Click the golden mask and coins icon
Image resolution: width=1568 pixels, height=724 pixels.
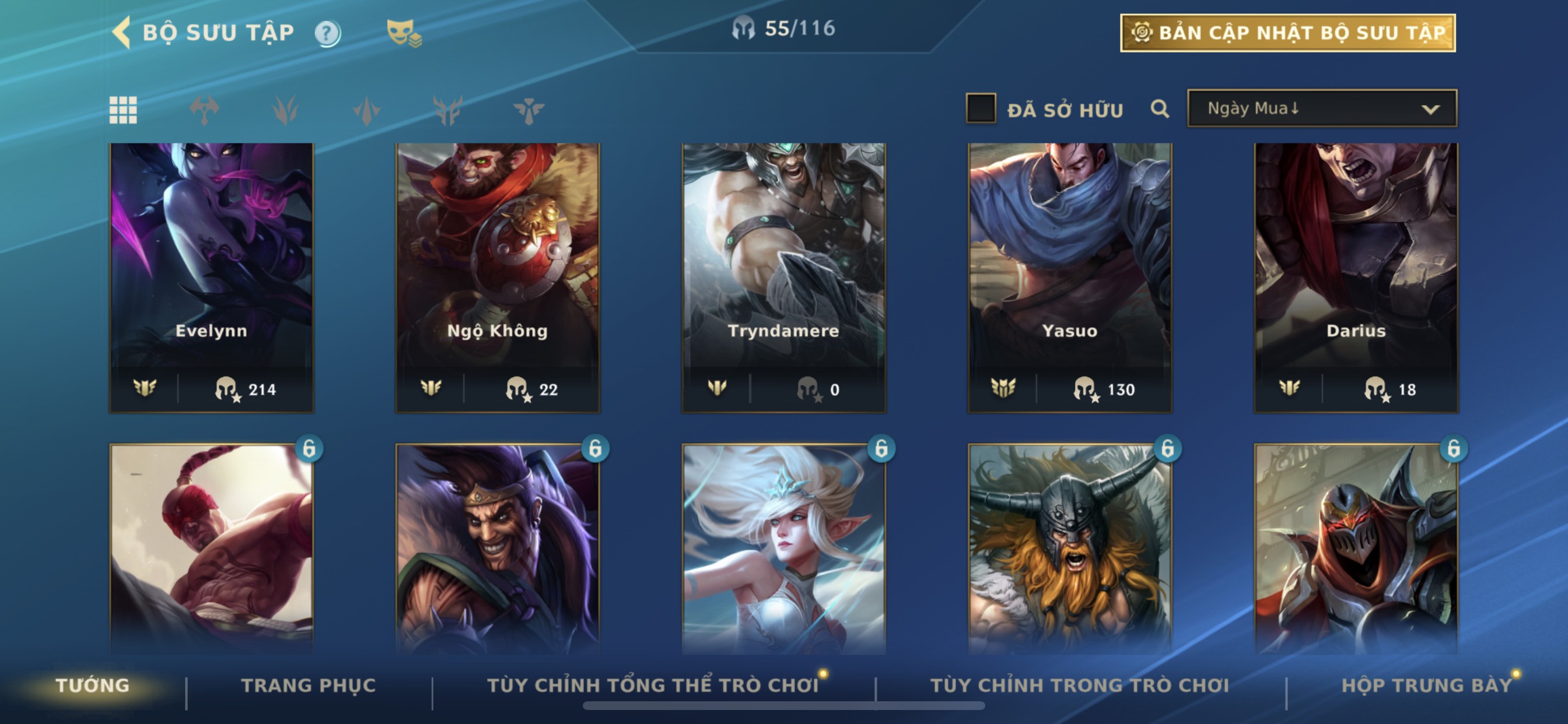point(403,33)
